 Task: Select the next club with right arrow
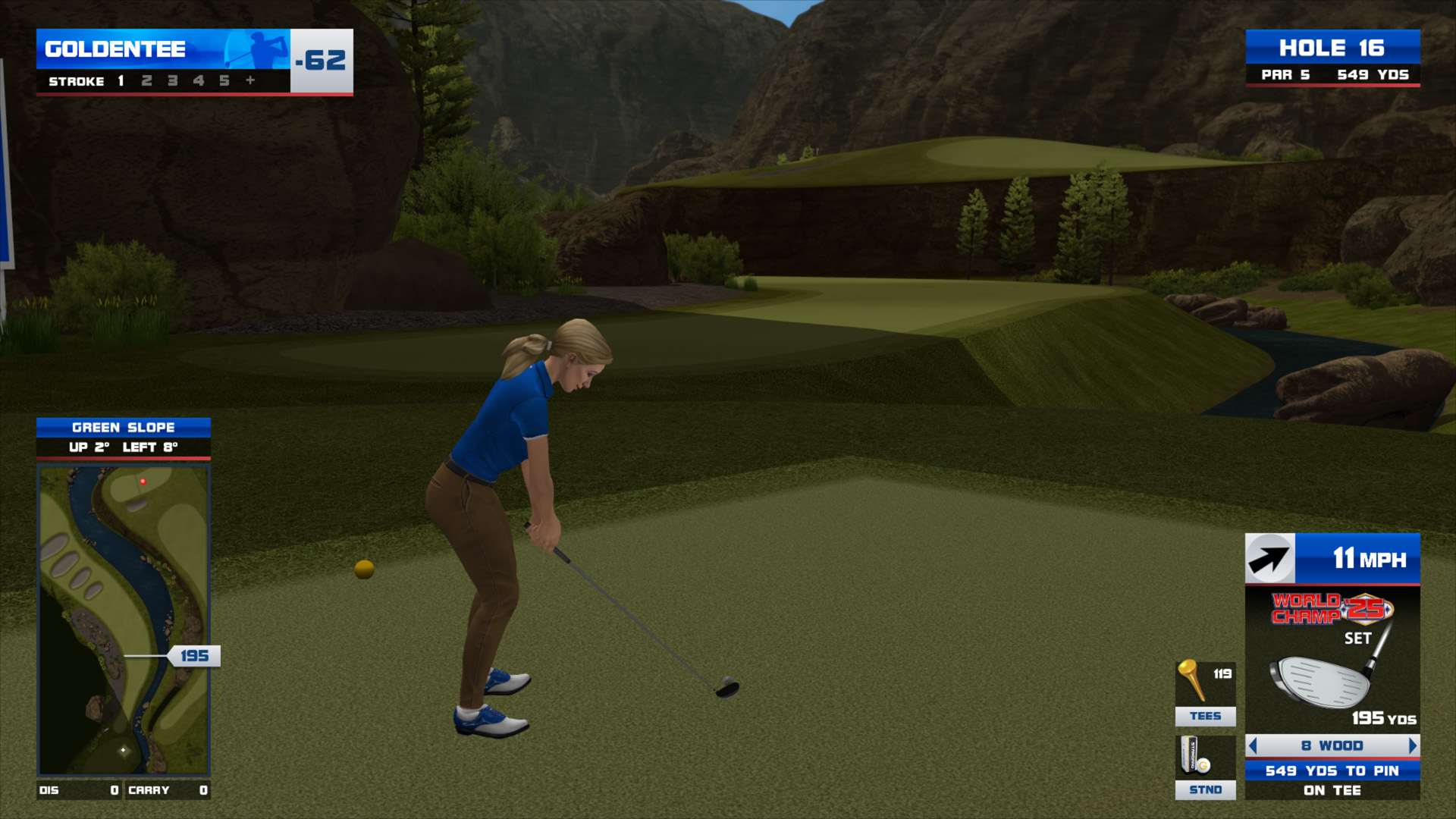tap(1412, 746)
